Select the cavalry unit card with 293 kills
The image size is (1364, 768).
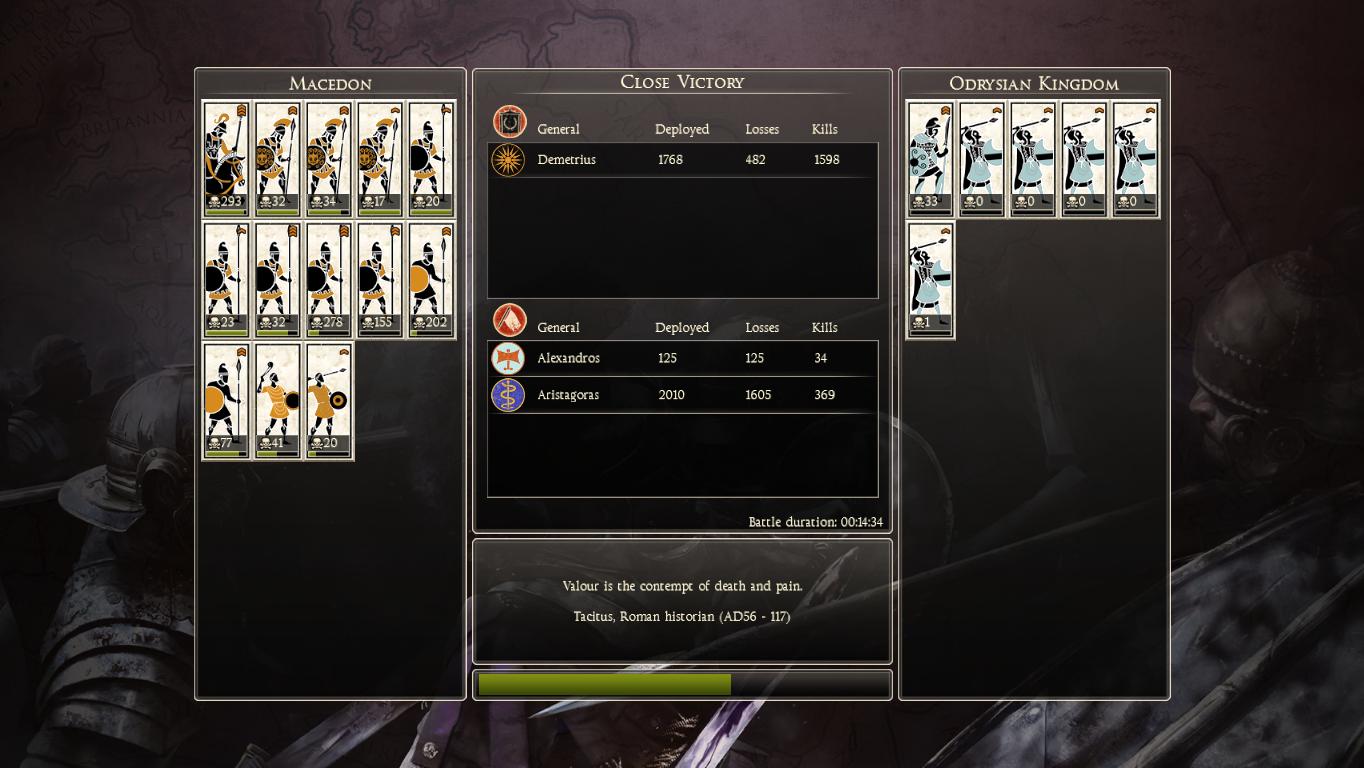pyautogui.click(x=226, y=158)
